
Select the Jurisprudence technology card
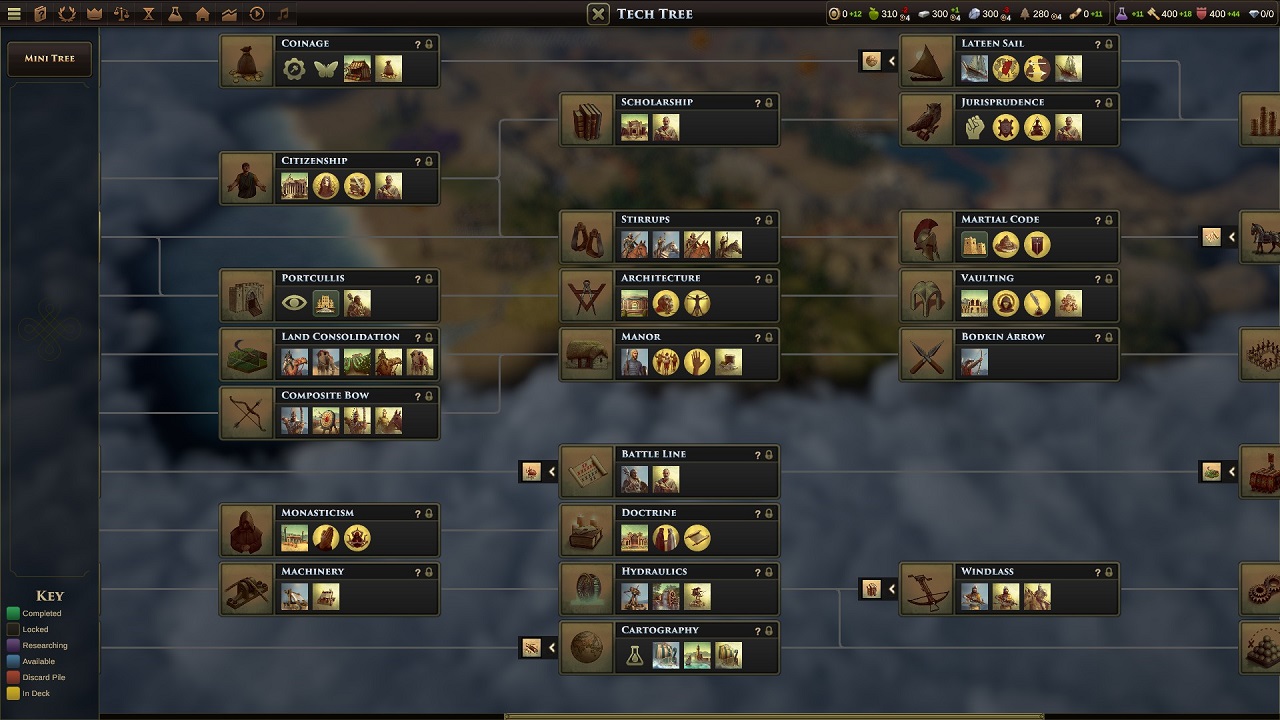click(1008, 118)
